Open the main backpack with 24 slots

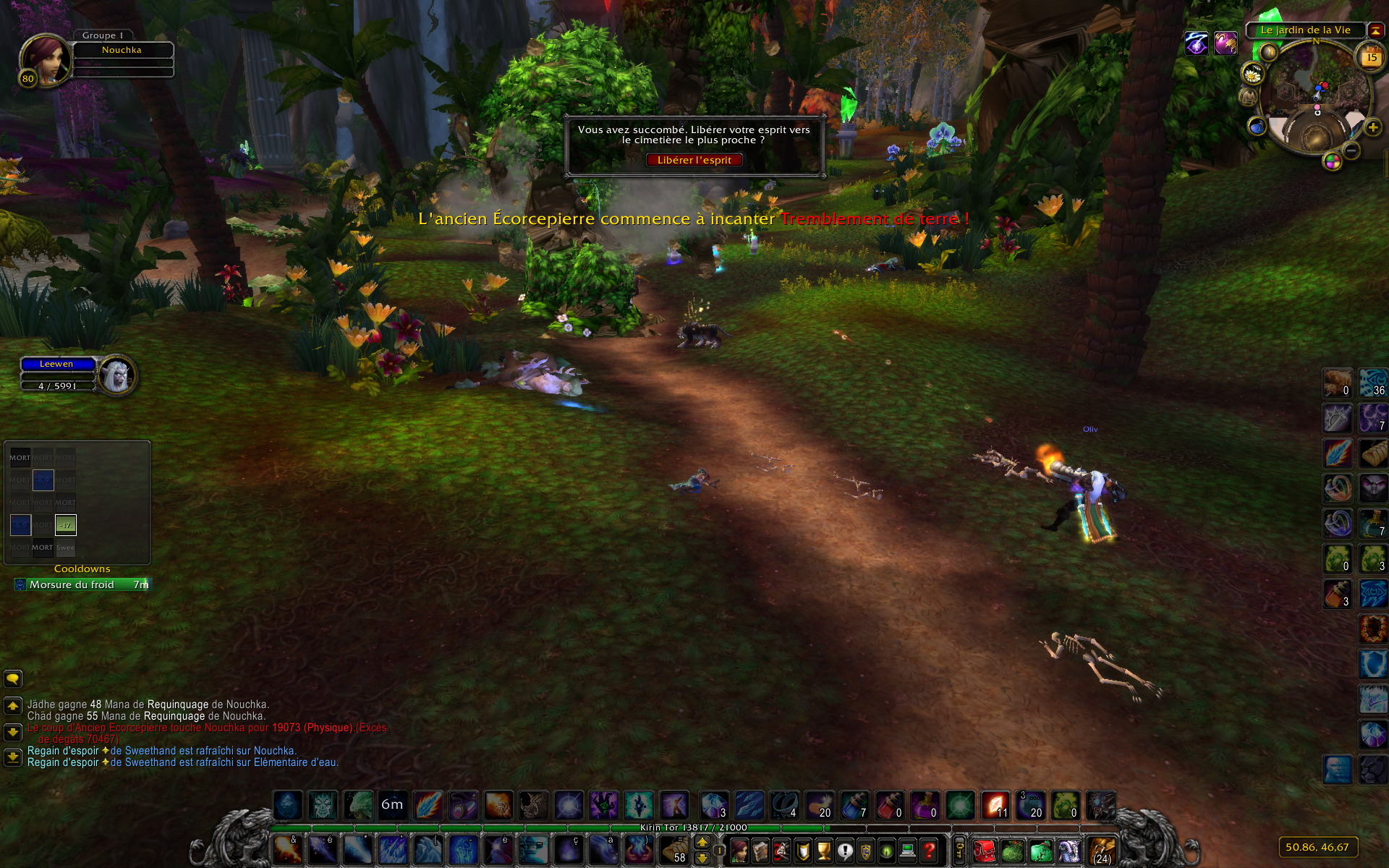1101,851
